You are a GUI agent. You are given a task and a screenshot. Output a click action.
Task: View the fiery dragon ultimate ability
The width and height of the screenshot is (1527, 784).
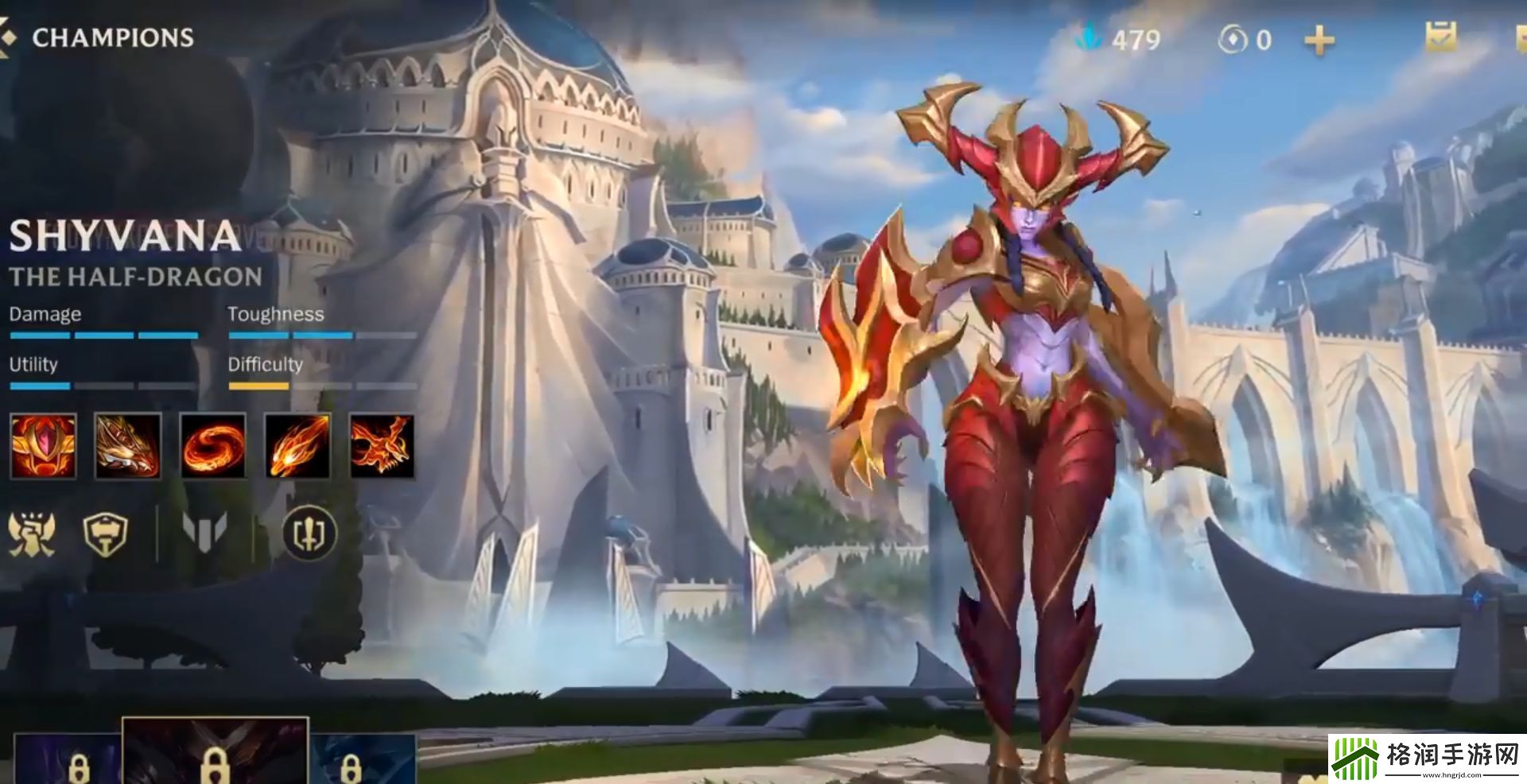point(382,446)
